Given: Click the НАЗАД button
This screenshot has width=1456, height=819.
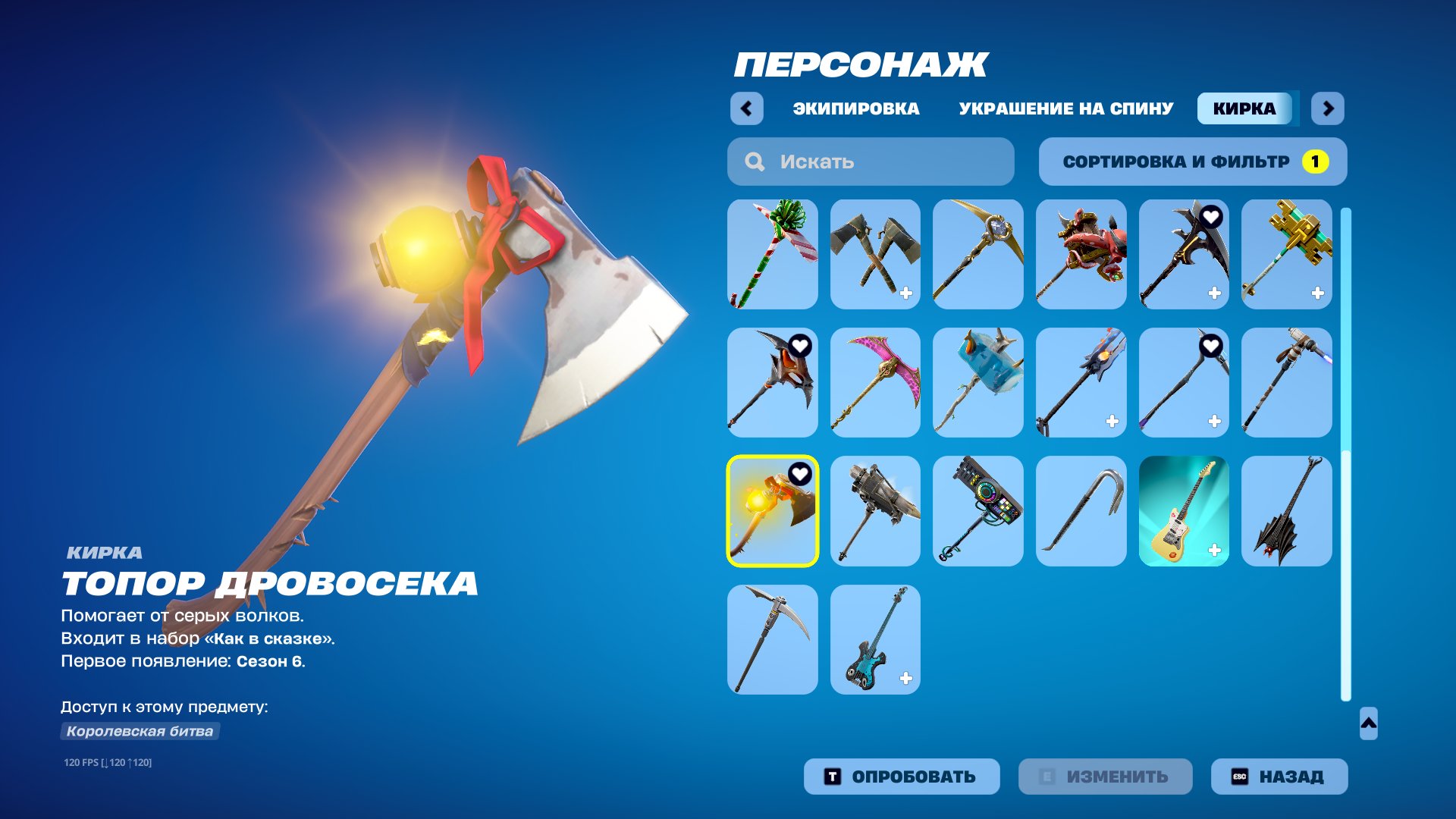Looking at the screenshot, I should coord(1279,776).
